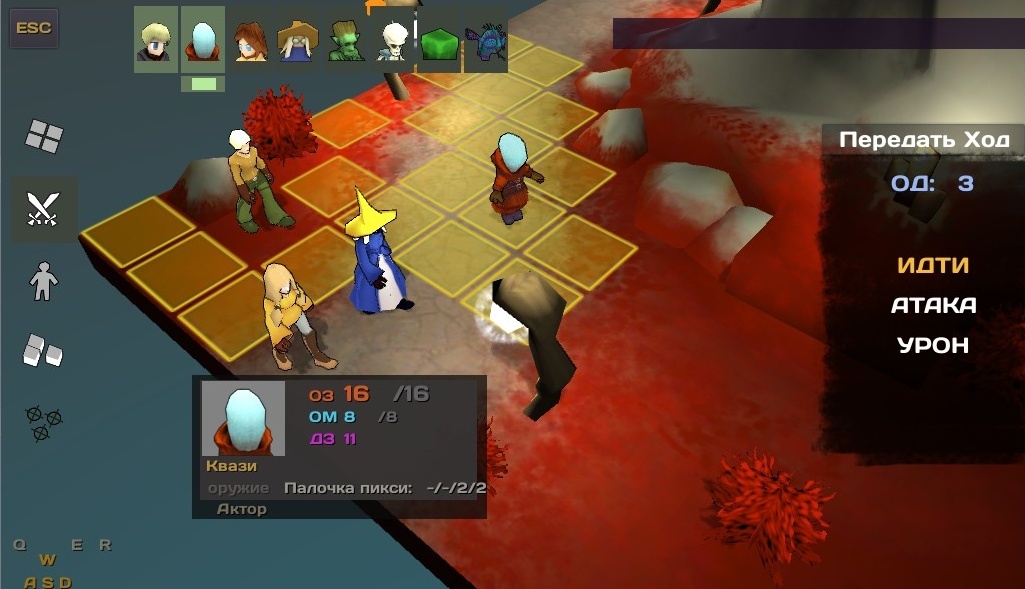Activate the crossed swords combat icon
The image size is (1025, 589).
click(44, 210)
